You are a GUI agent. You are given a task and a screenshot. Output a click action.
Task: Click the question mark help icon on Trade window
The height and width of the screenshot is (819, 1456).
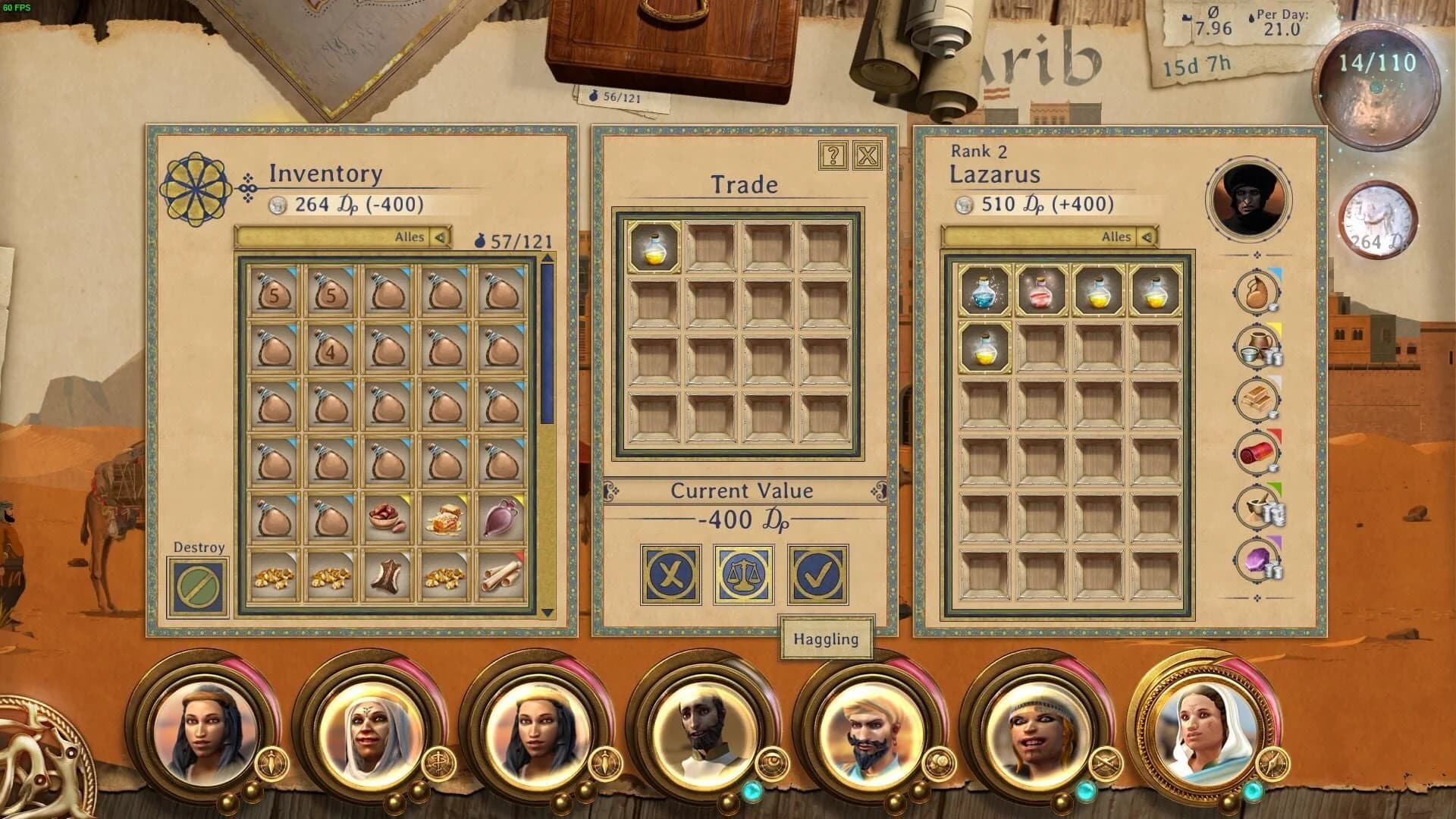click(833, 157)
